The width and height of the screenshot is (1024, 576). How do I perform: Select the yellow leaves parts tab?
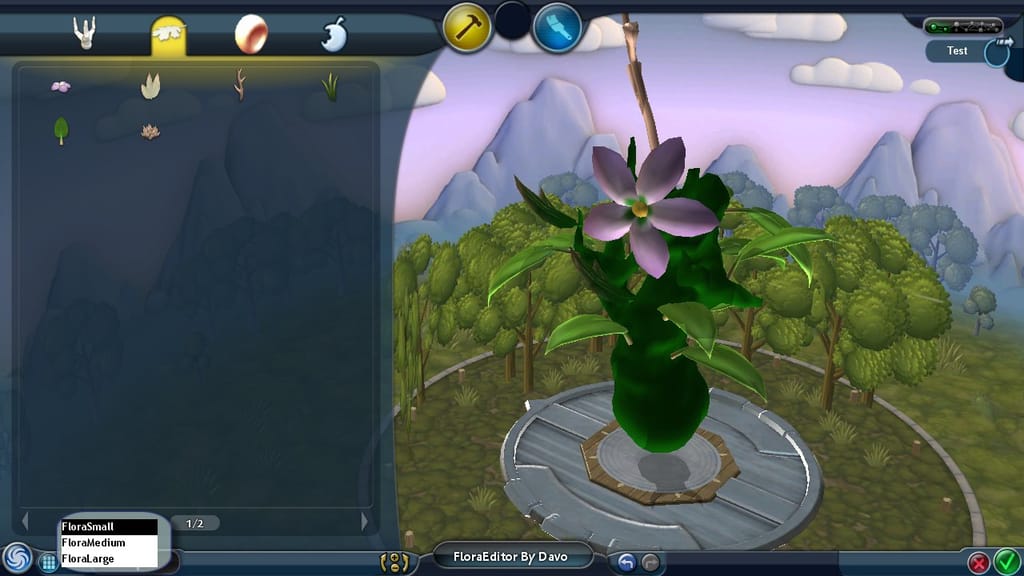click(168, 36)
